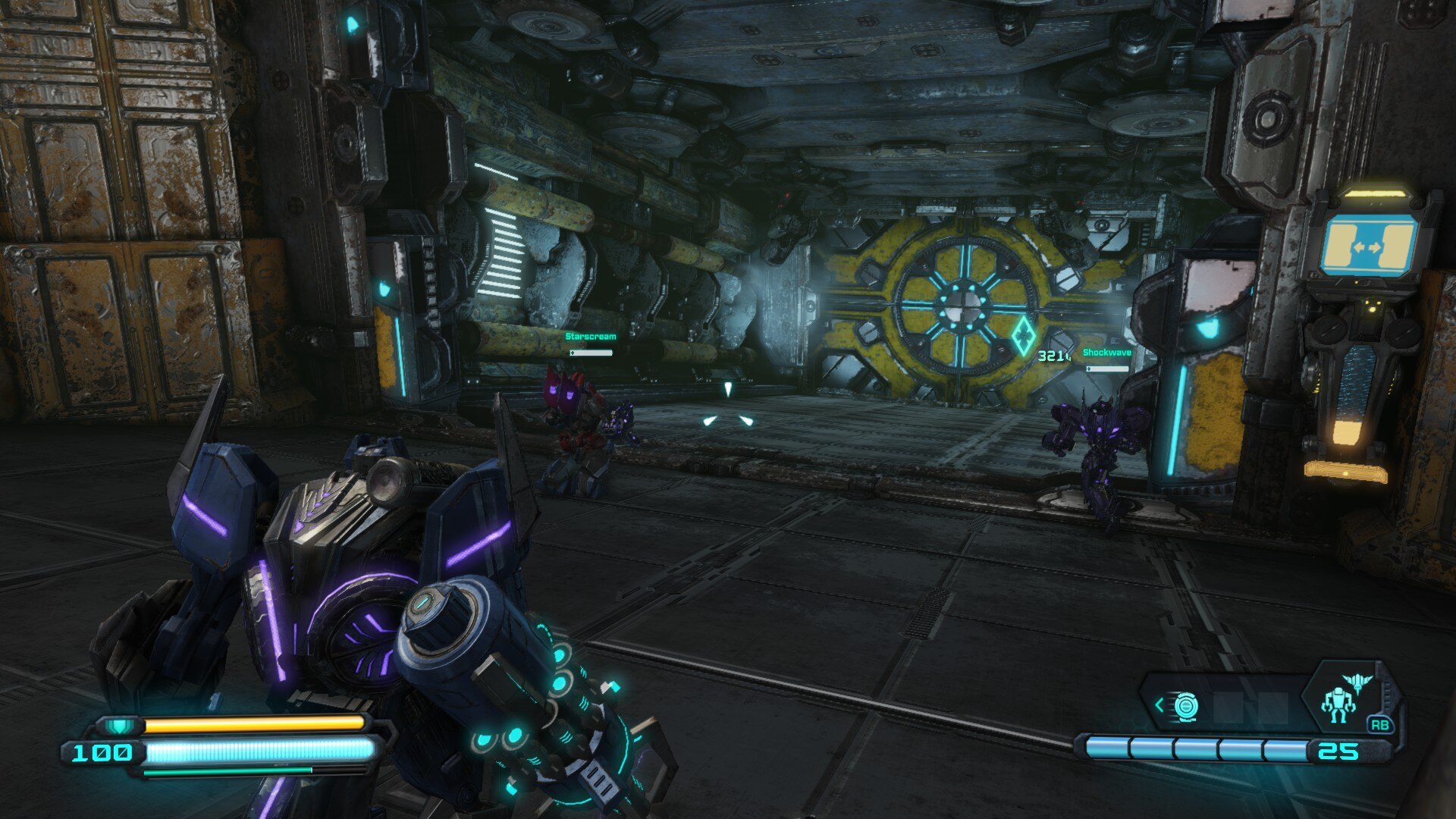This screenshot has width=1456, height=819.
Task: Click the green diamond objective marker
Action: pyautogui.click(x=1022, y=335)
